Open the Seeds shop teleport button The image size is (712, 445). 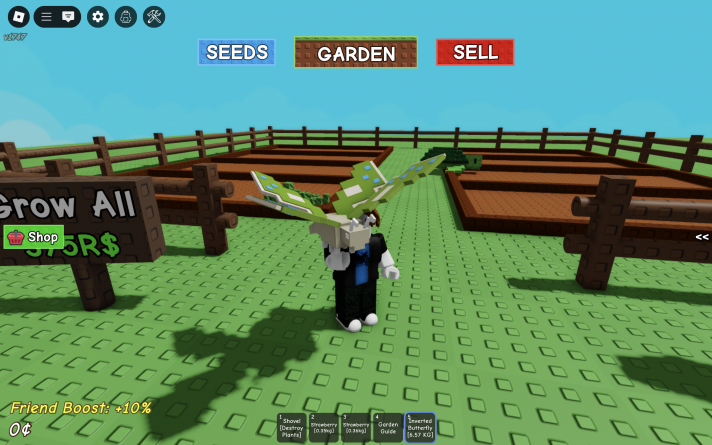pos(236,52)
